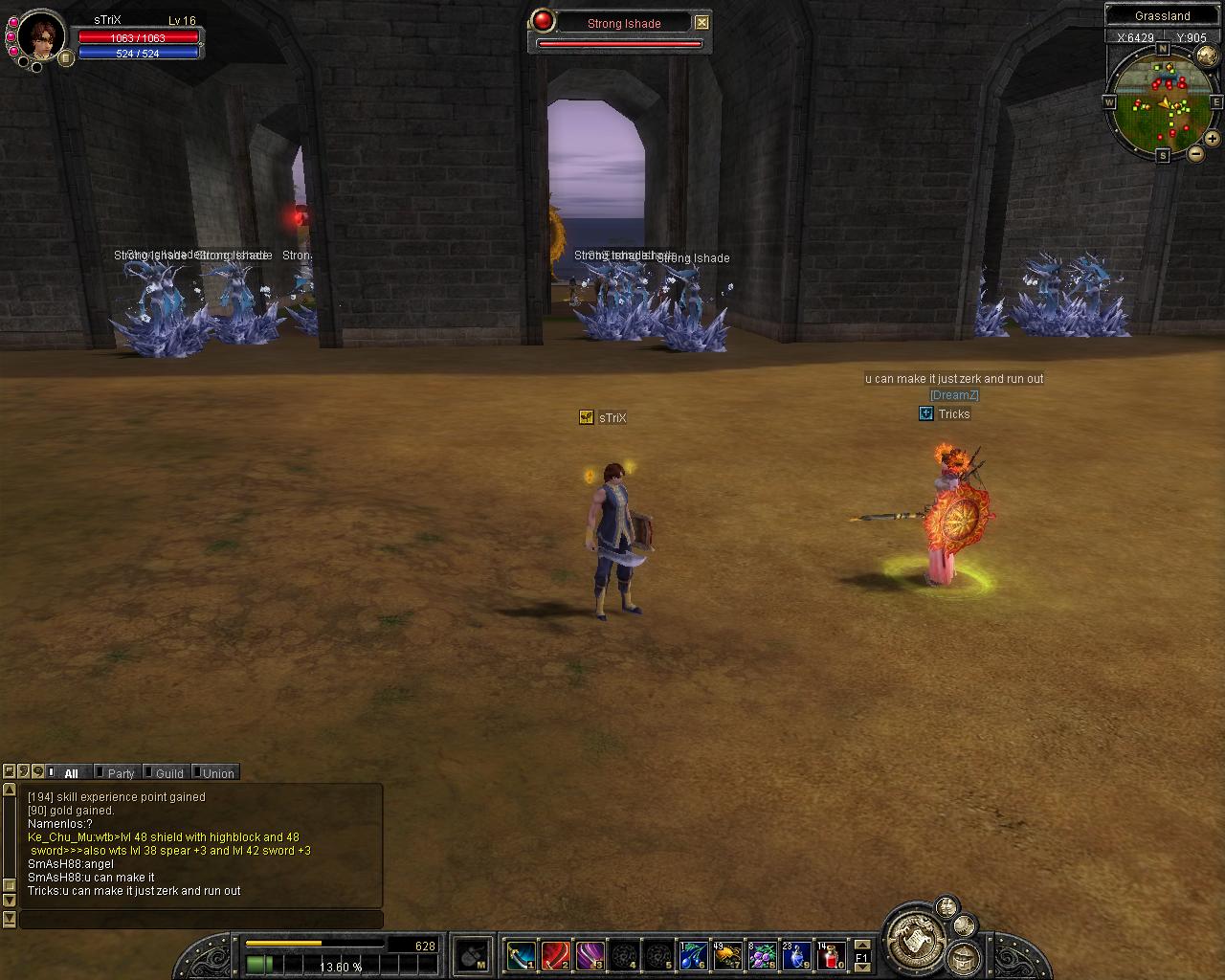The width and height of the screenshot is (1225, 980).
Task: Click the chat text input field
Action: pos(201,920)
